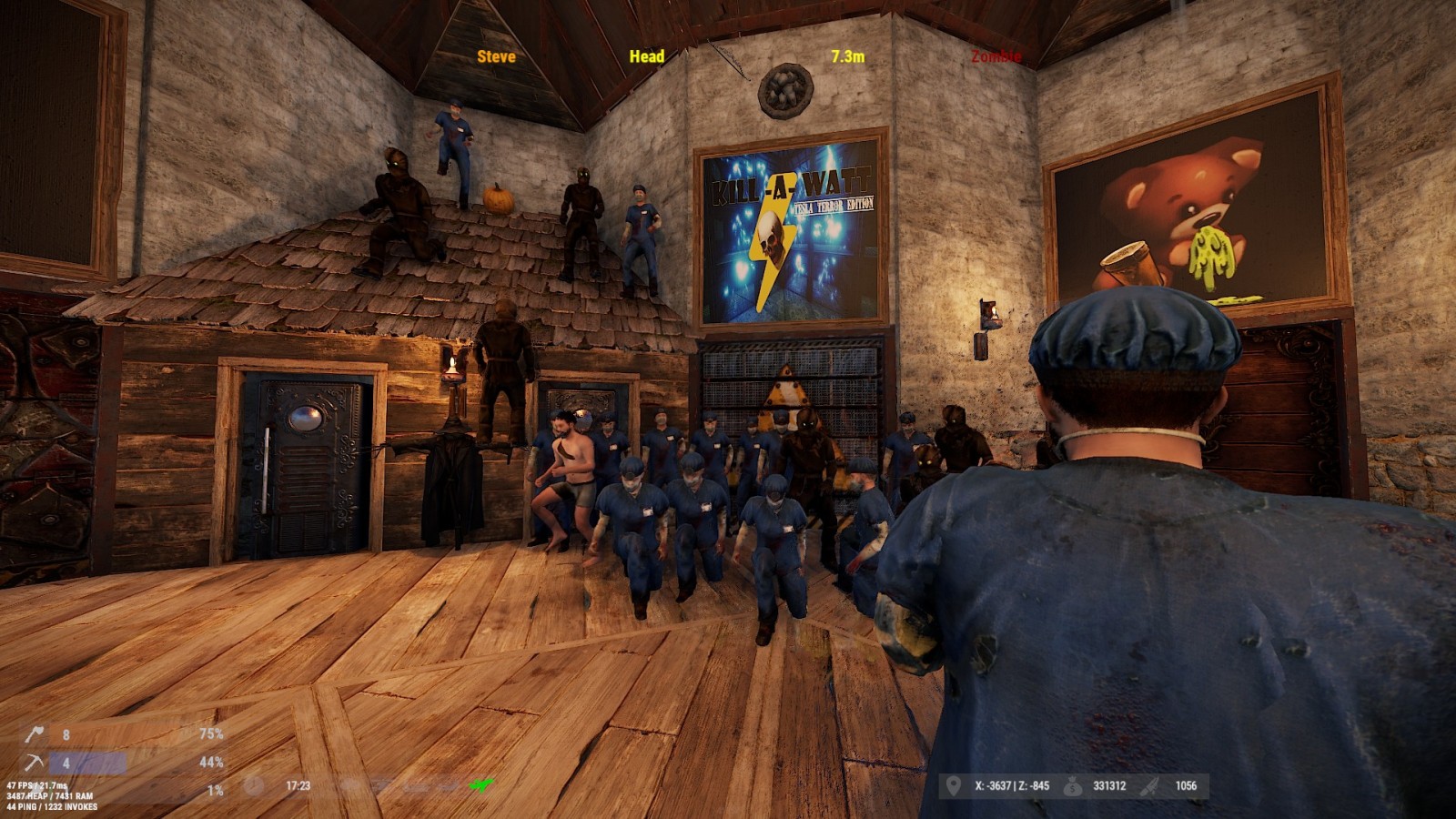Click the pickaxe mining skill icon
The width and height of the screenshot is (1456, 819).
(35, 762)
